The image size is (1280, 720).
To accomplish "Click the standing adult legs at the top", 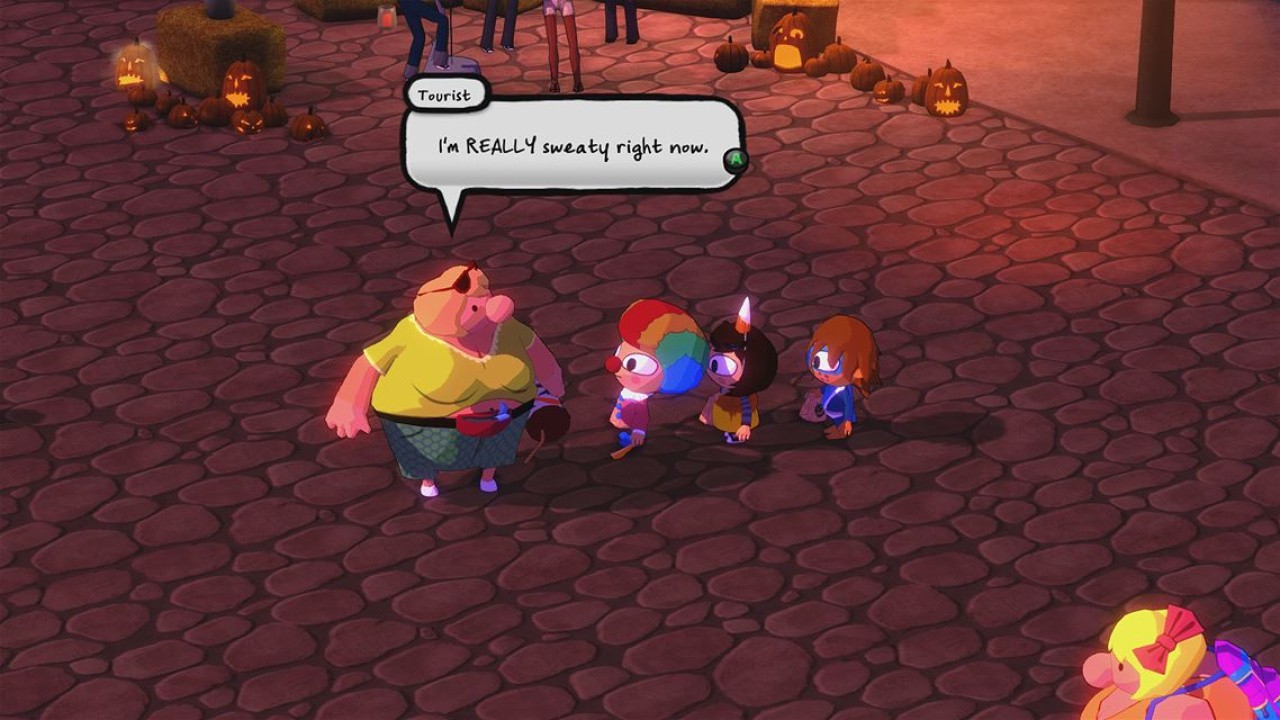I will [x=560, y=40].
